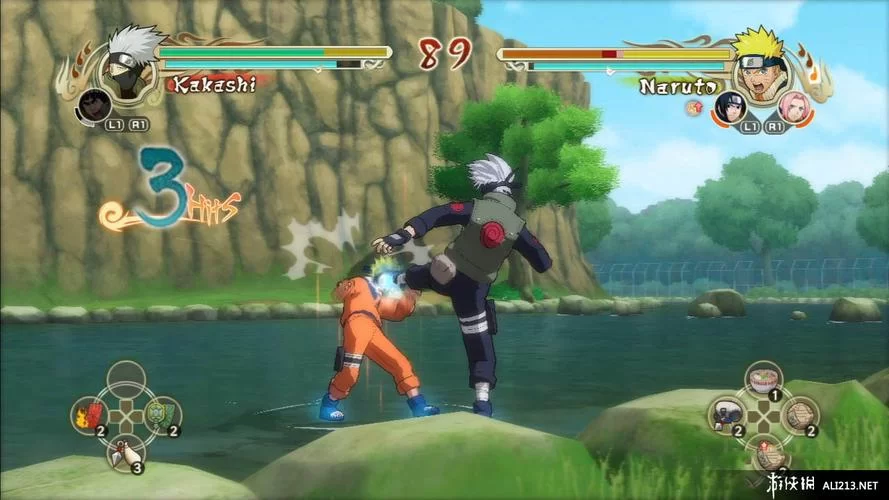Select Kakashi's character portrait
The image size is (889, 500).
click(128, 62)
